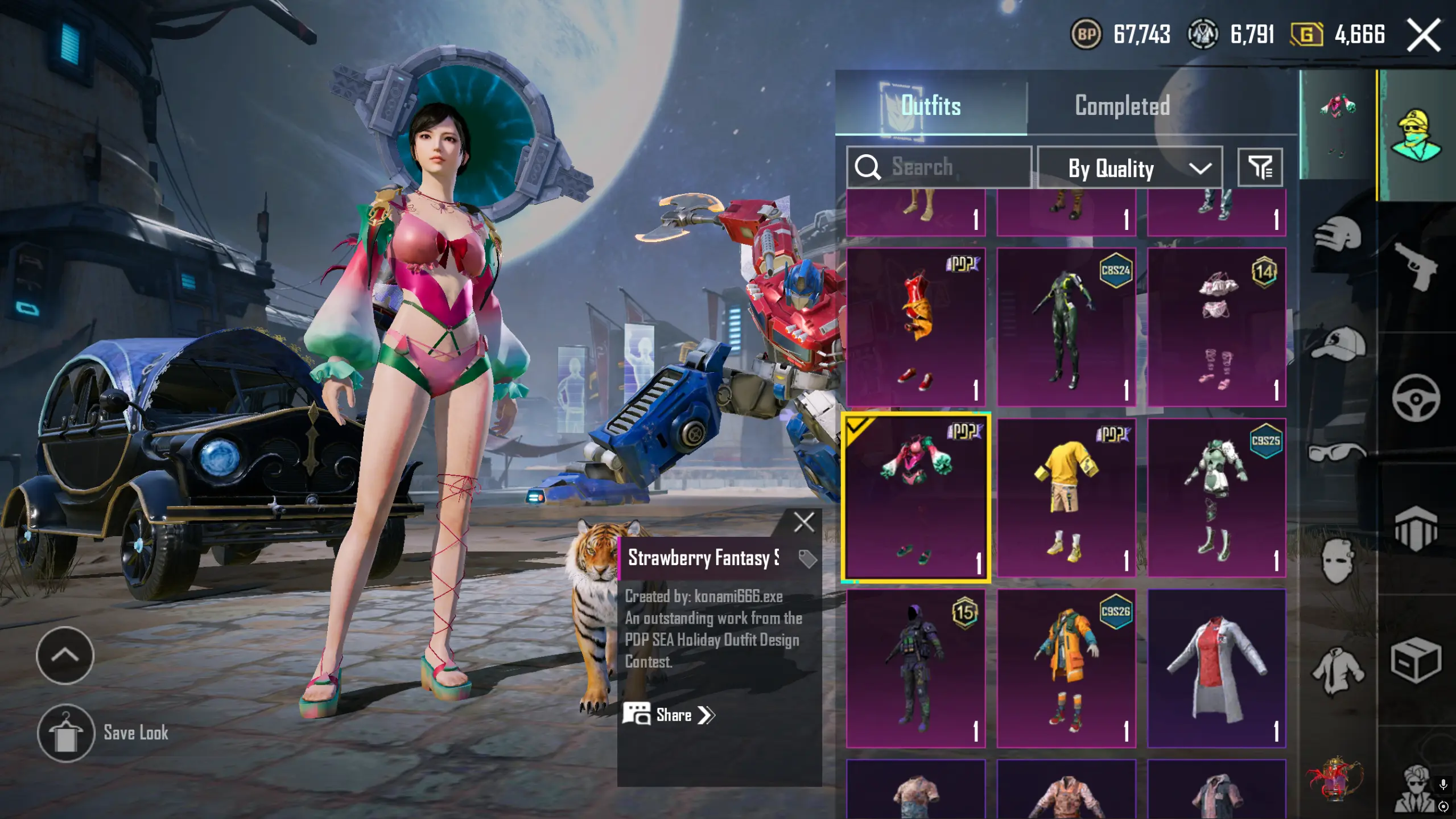1456x819 pixels.
Task: Open the glasses category
Action: pyautogui.click(x=1338, y=452)
